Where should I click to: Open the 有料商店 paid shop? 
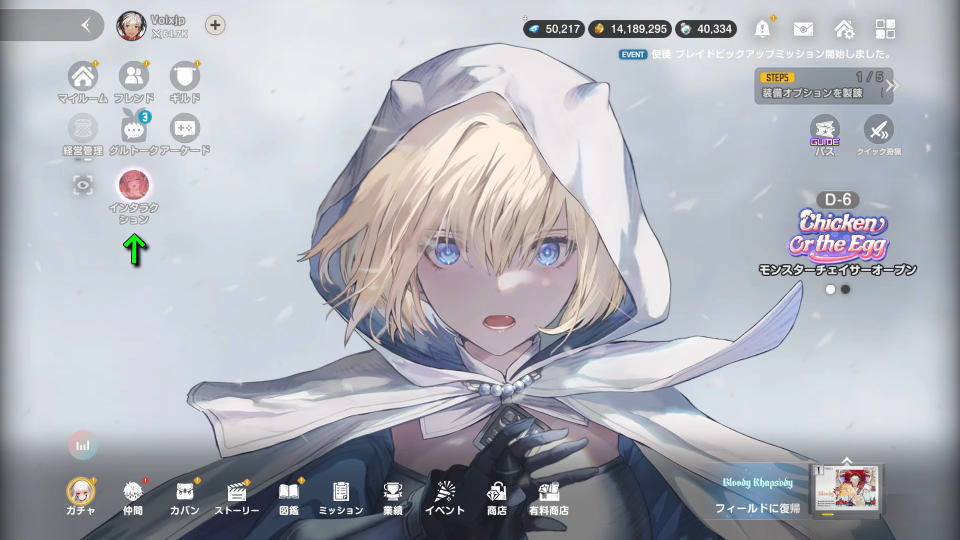(x=548, y=493)
